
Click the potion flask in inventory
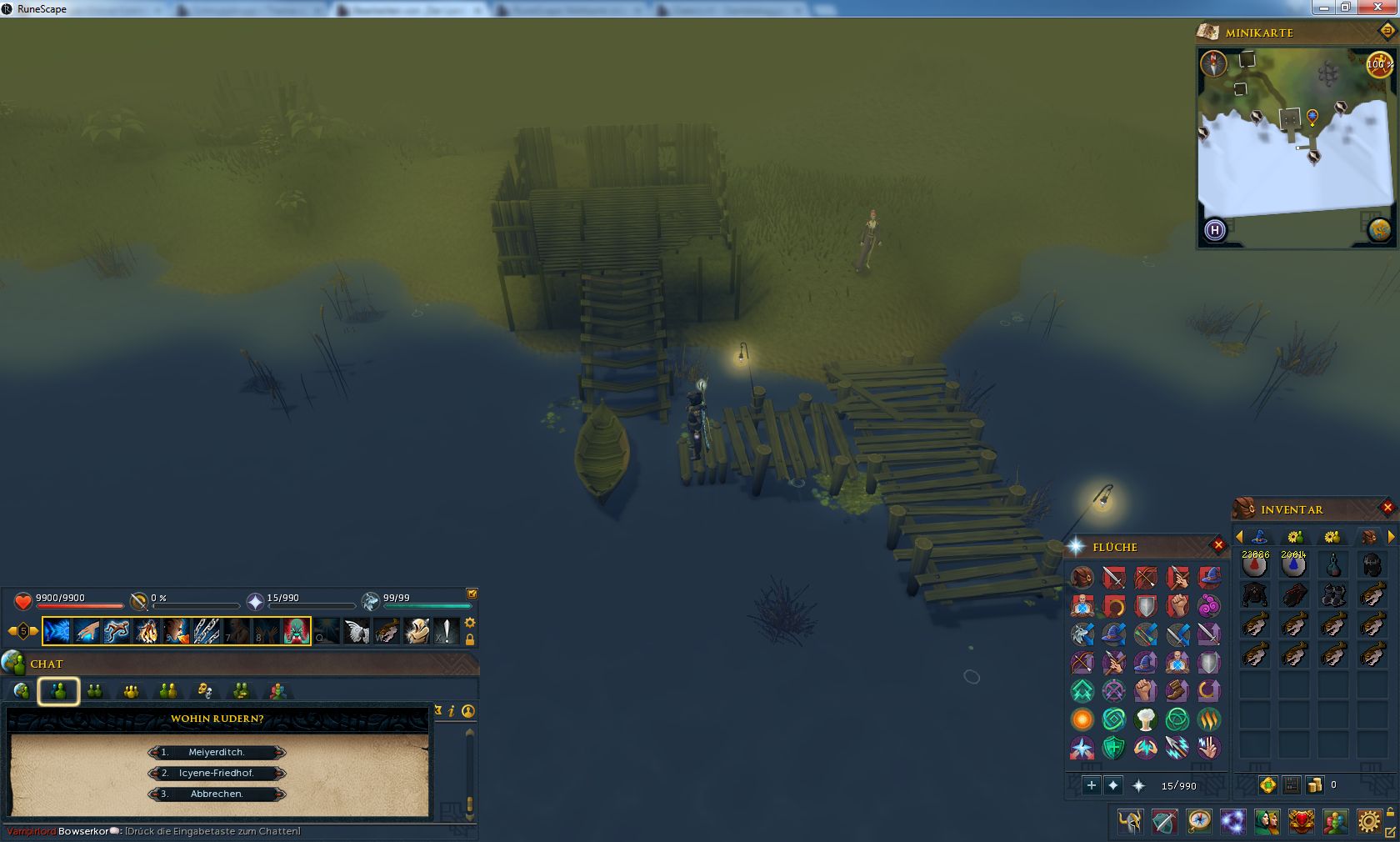(x=1332, y=565)
